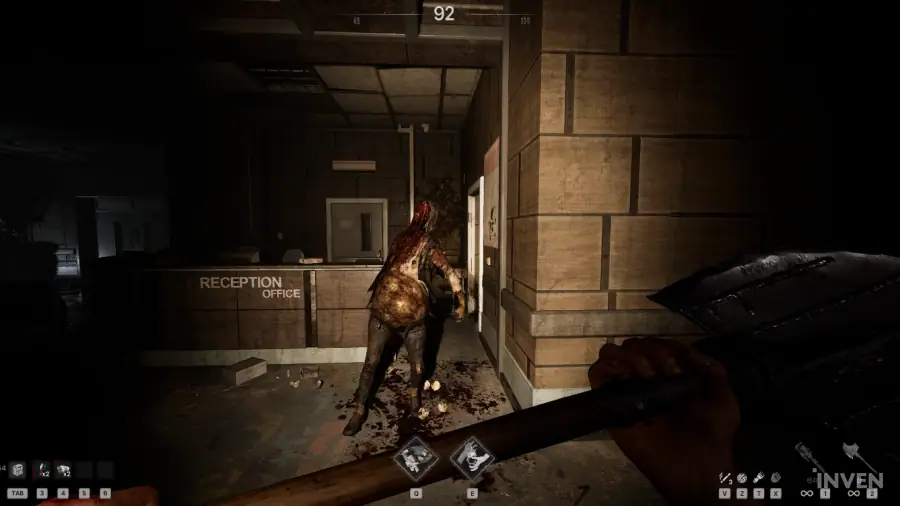
Task: Select the axe in weapon slot 2
Action: coord(860,458)
